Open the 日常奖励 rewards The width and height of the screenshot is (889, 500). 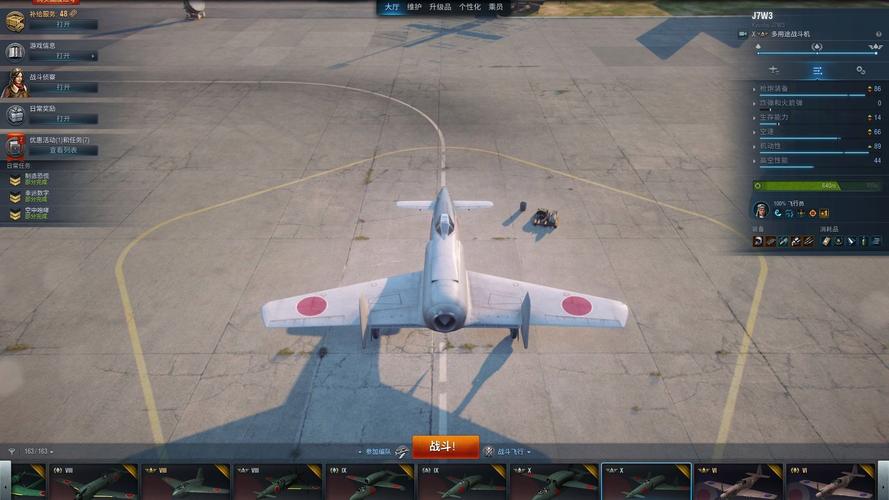click(x=63, y=118)
